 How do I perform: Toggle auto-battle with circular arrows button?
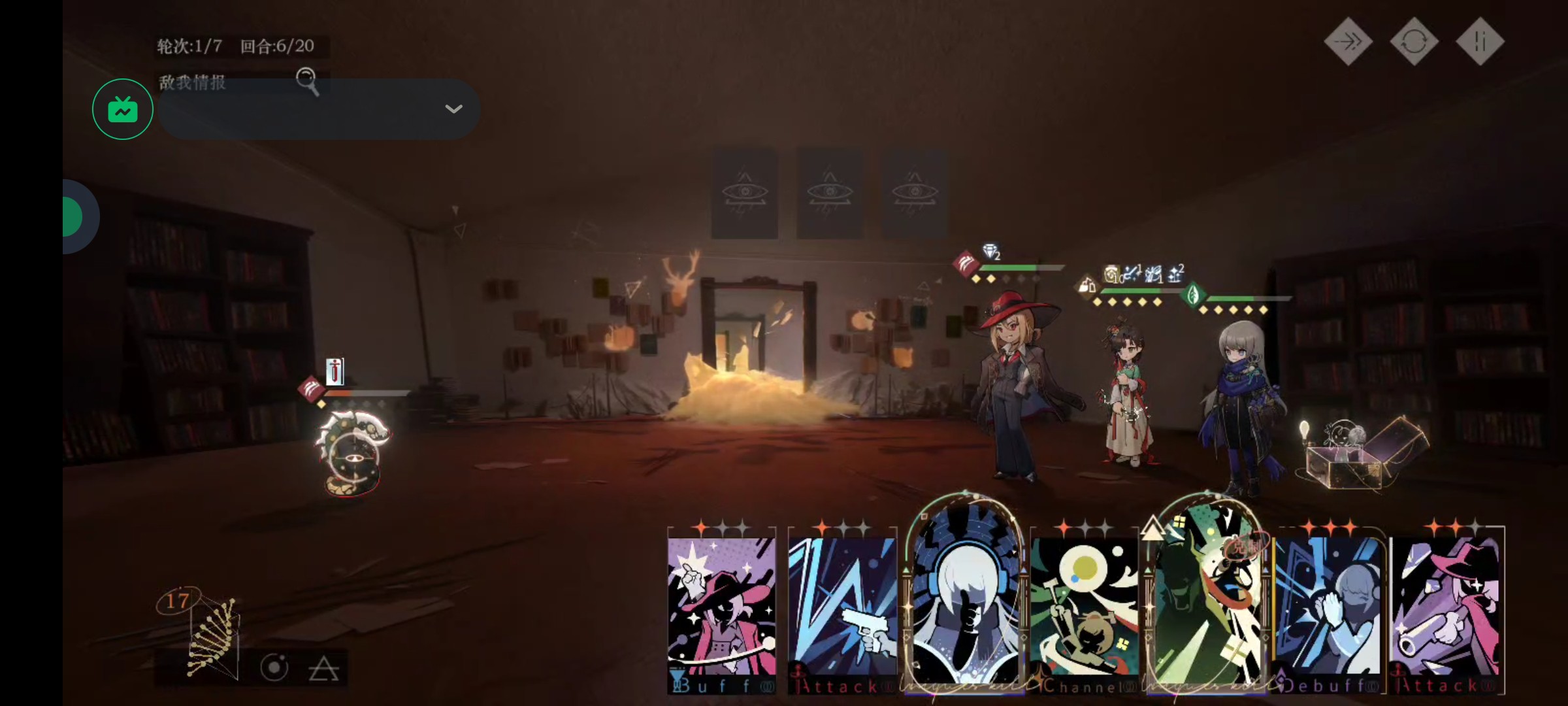point(1414,42)
